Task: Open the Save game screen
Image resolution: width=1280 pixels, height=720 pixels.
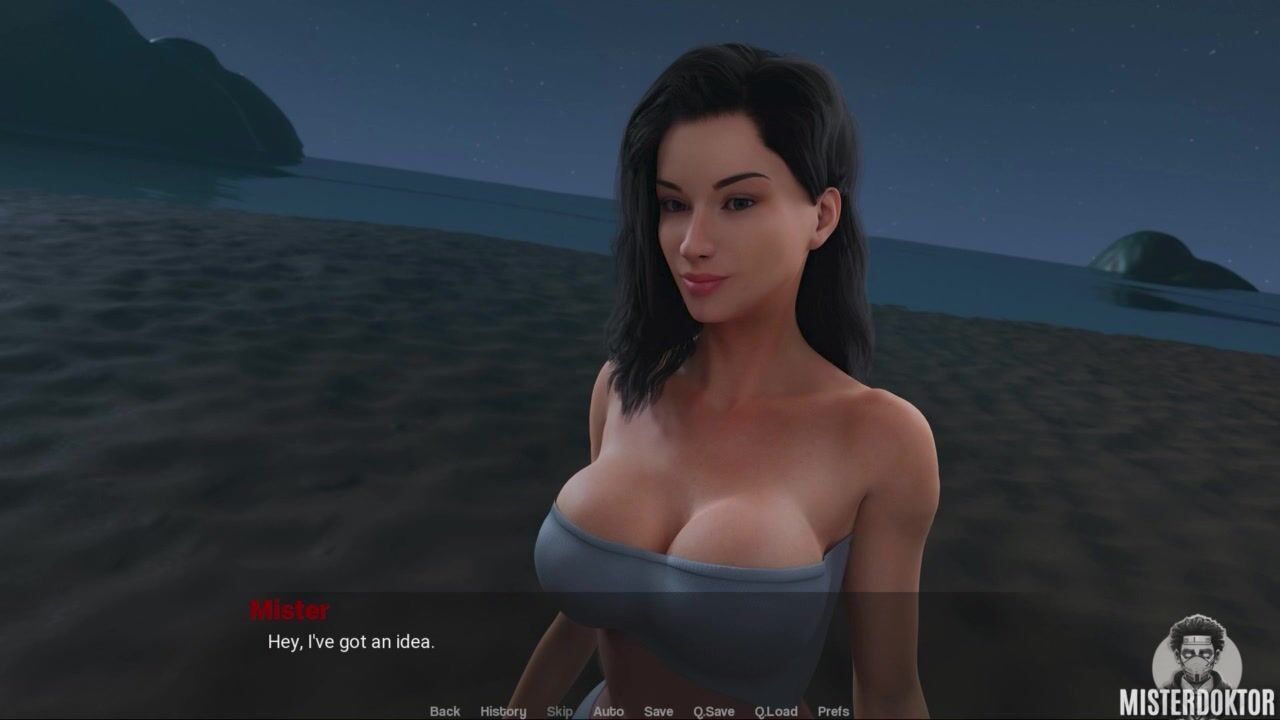Action: pyautogui.click(x=658, y=711)
